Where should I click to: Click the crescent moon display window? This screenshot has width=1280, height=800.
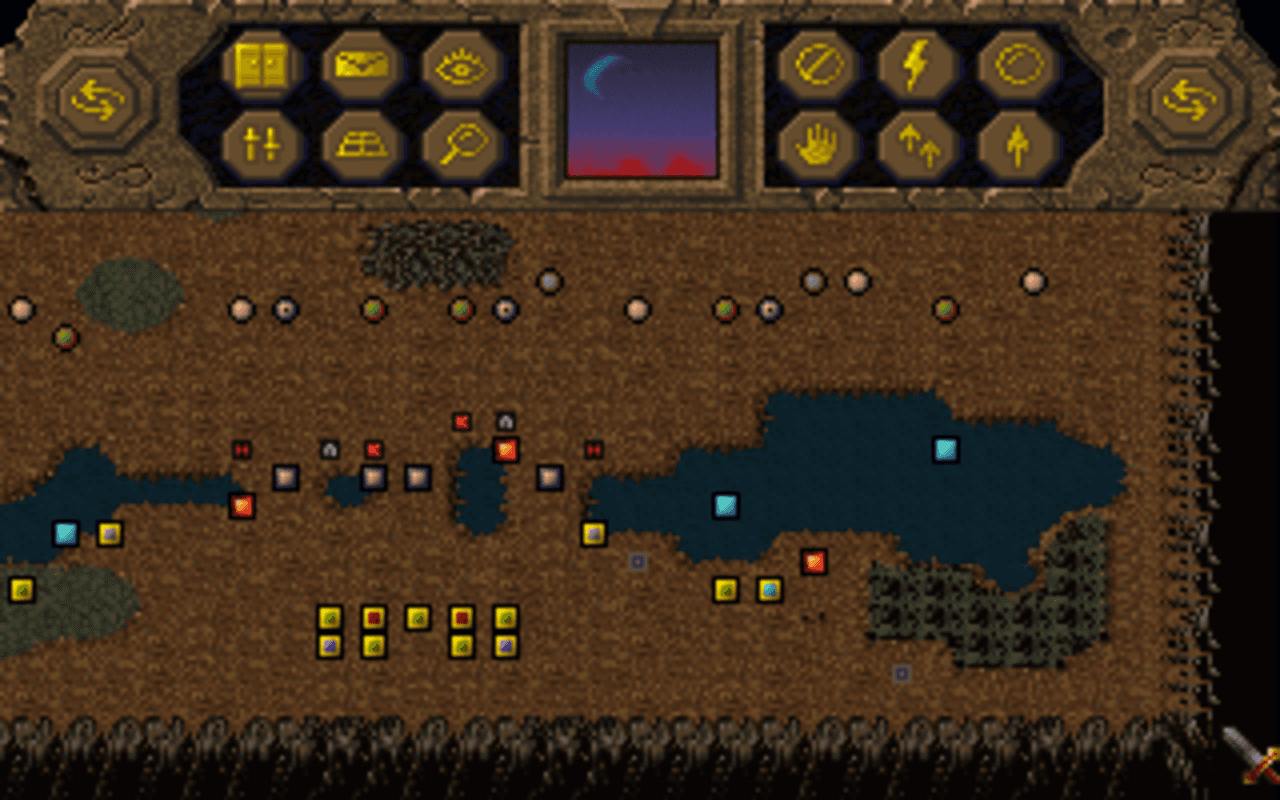[x=640, y=108]
